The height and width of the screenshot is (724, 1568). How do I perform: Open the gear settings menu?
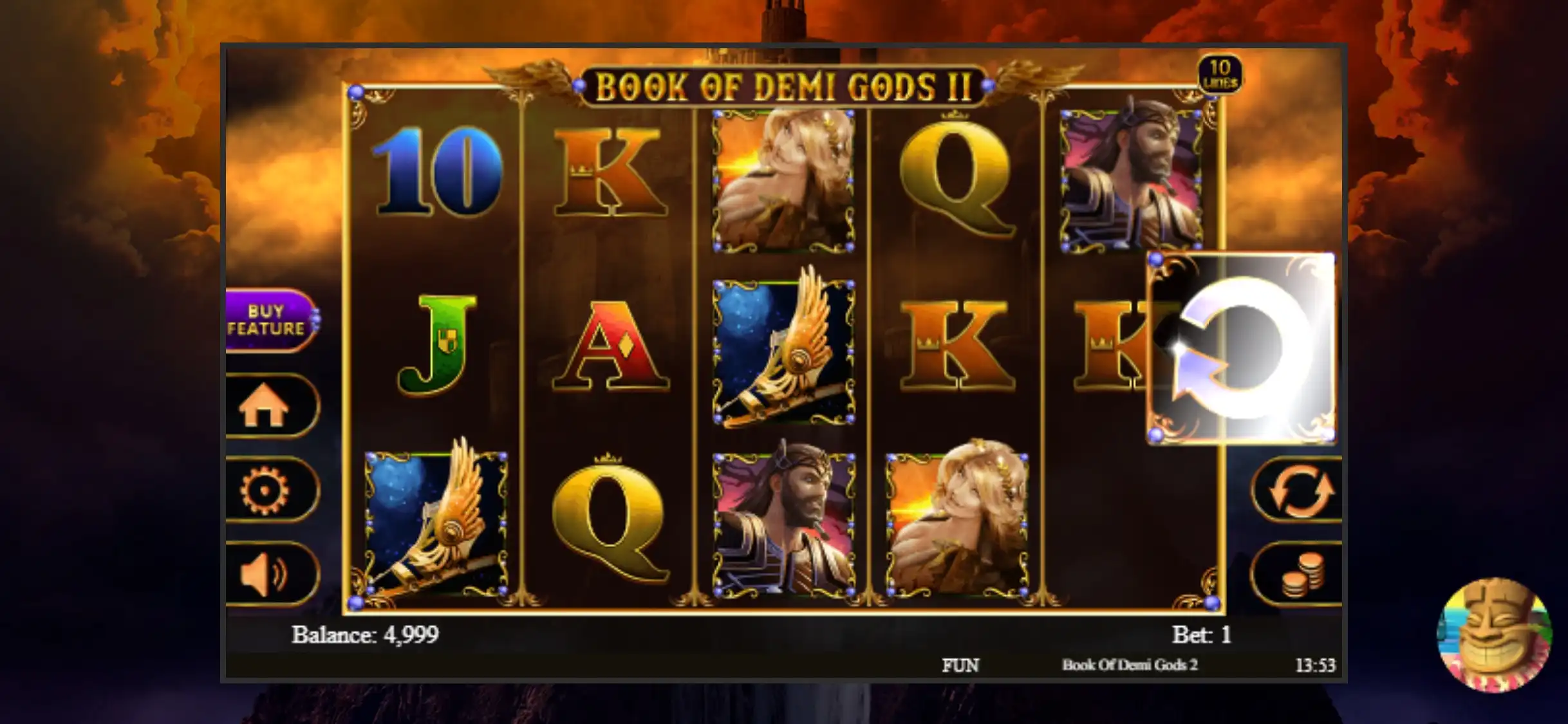point(267,490)
